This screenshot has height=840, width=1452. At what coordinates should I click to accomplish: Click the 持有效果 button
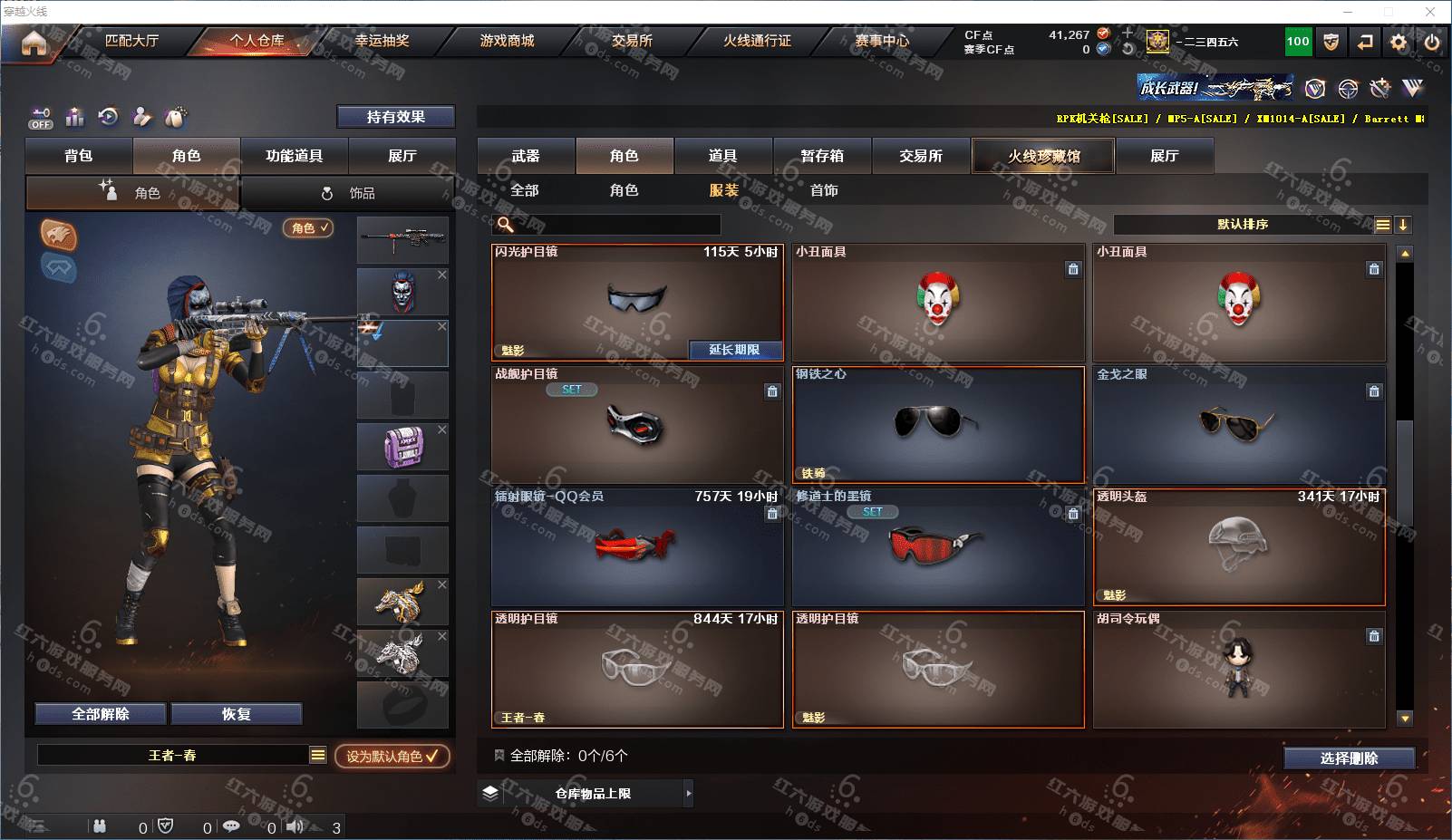point(395,117)
